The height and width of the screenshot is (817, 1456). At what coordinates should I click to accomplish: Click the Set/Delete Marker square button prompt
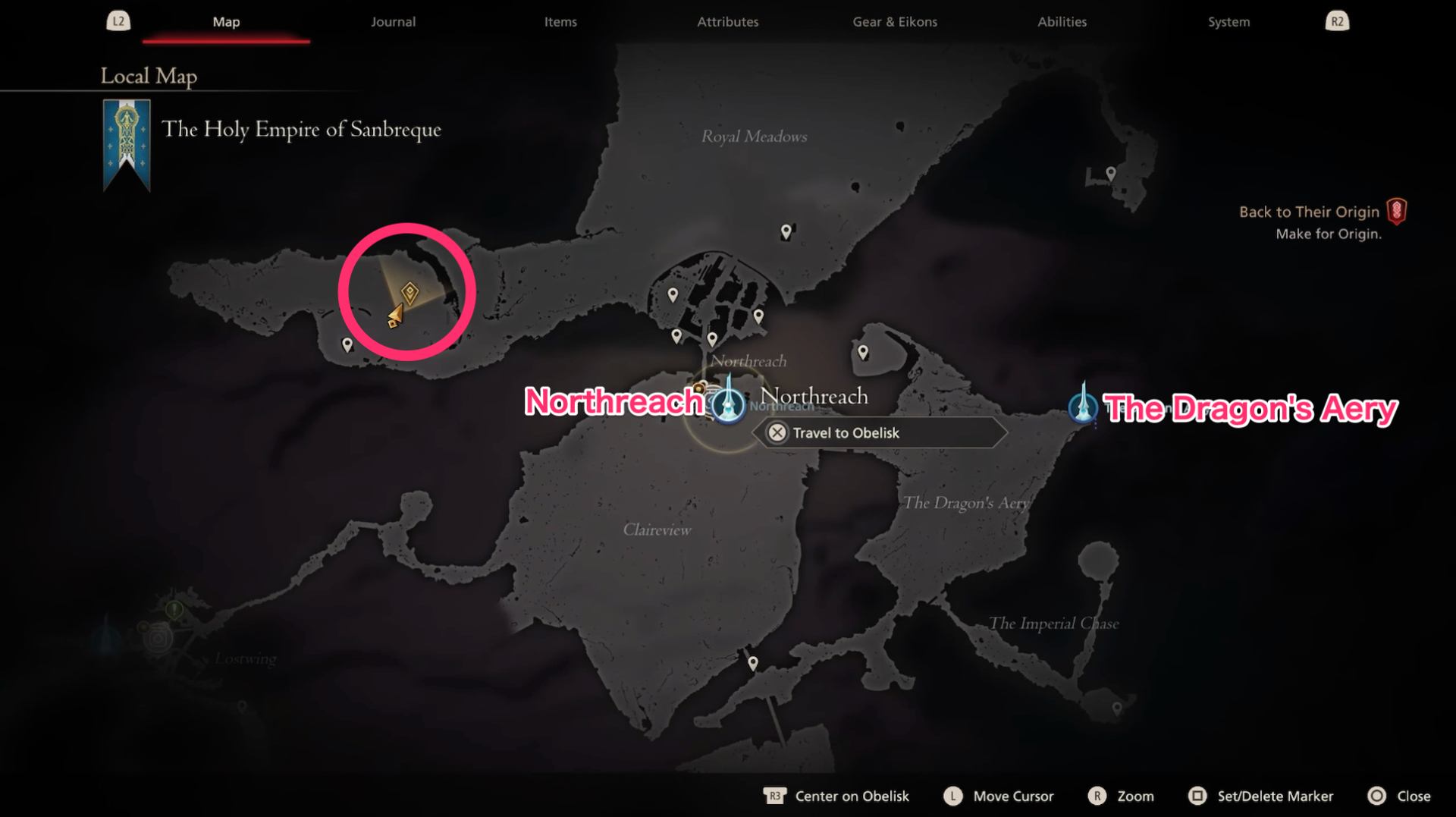click(x=1261, y=796)
